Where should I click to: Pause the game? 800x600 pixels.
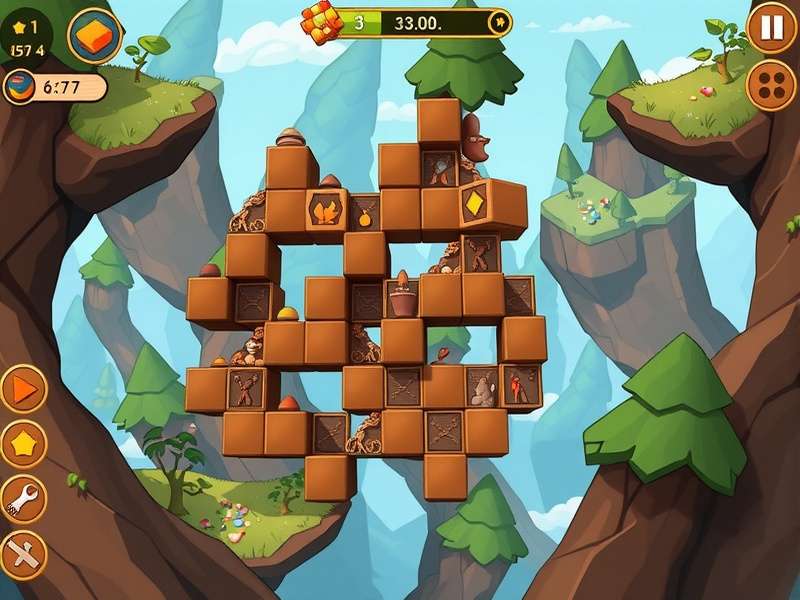pos(771,28)
